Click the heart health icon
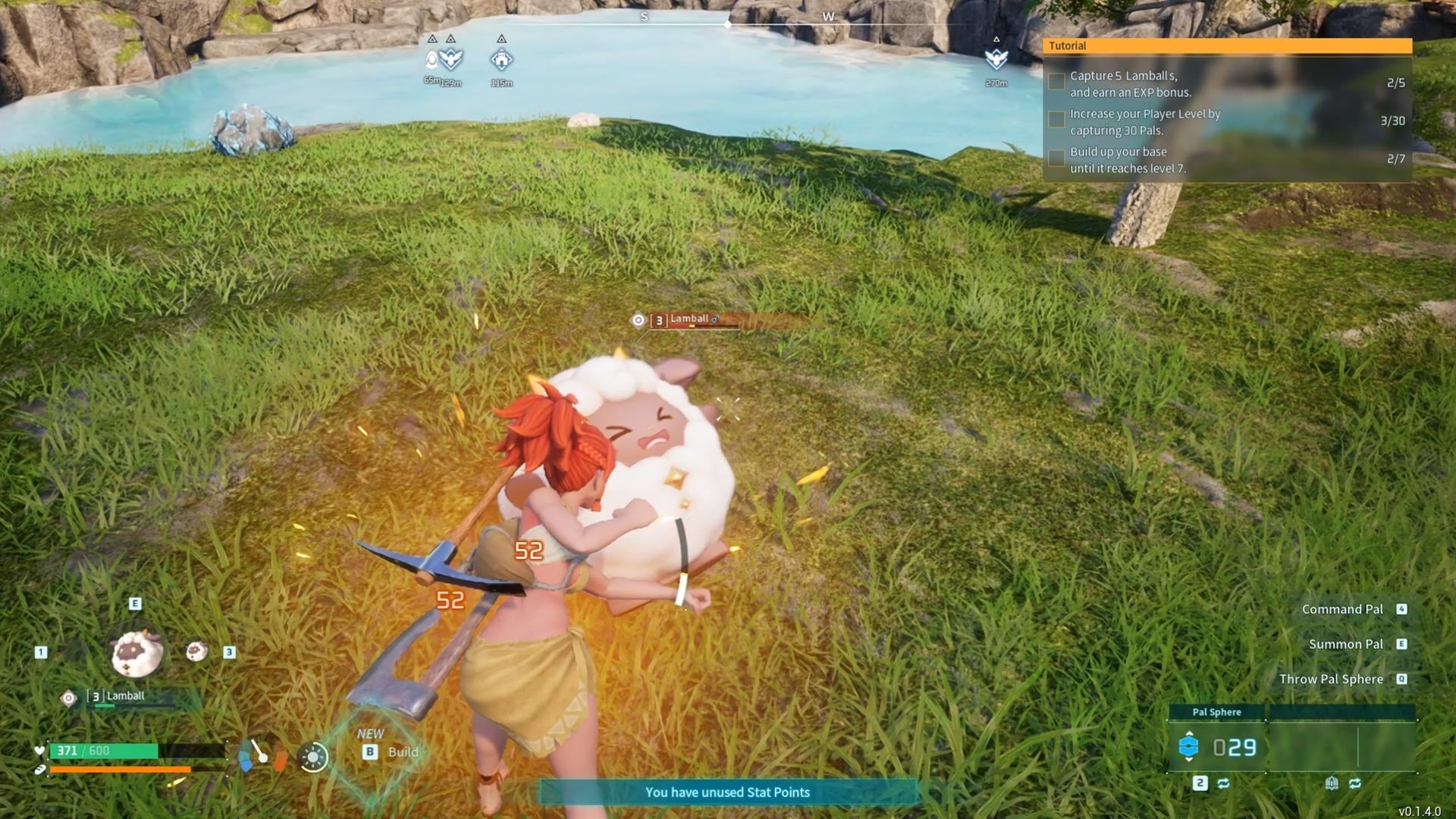 (x=40, y=752)
